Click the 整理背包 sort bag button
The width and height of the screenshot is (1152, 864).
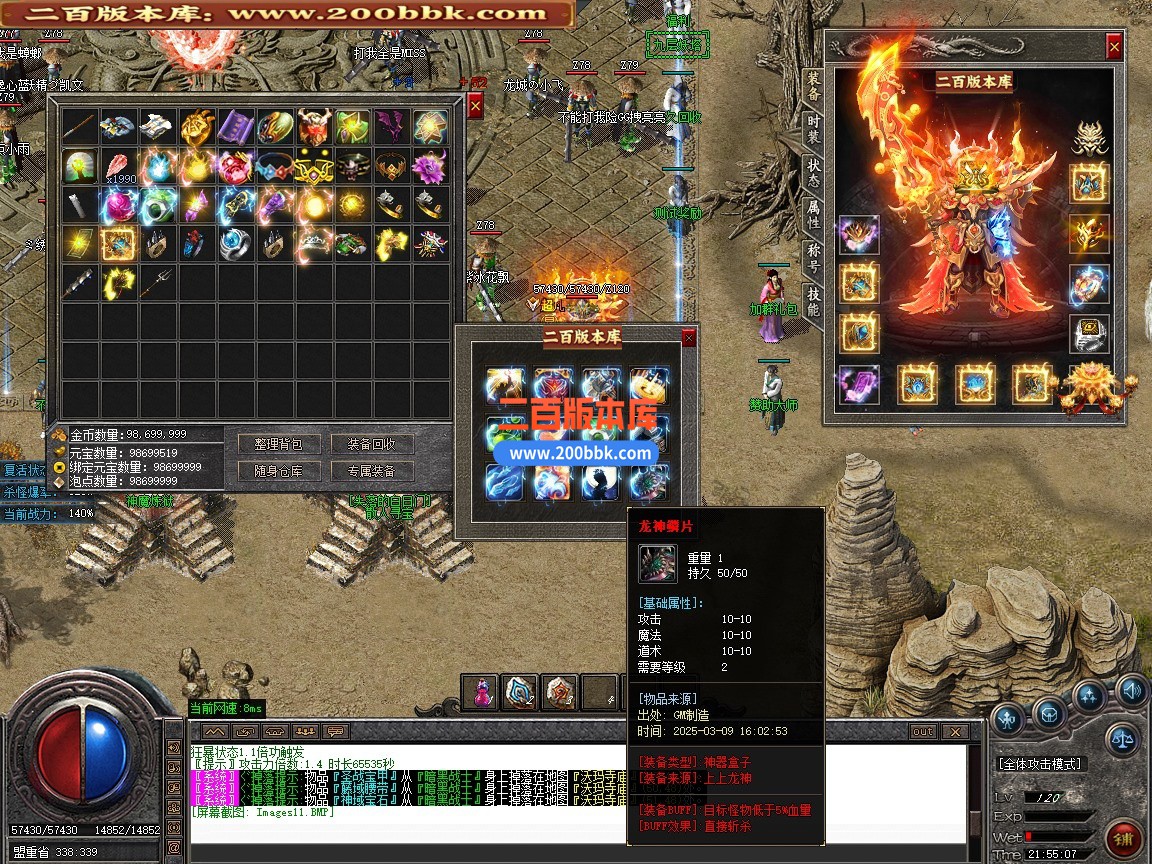coord(278,444)
